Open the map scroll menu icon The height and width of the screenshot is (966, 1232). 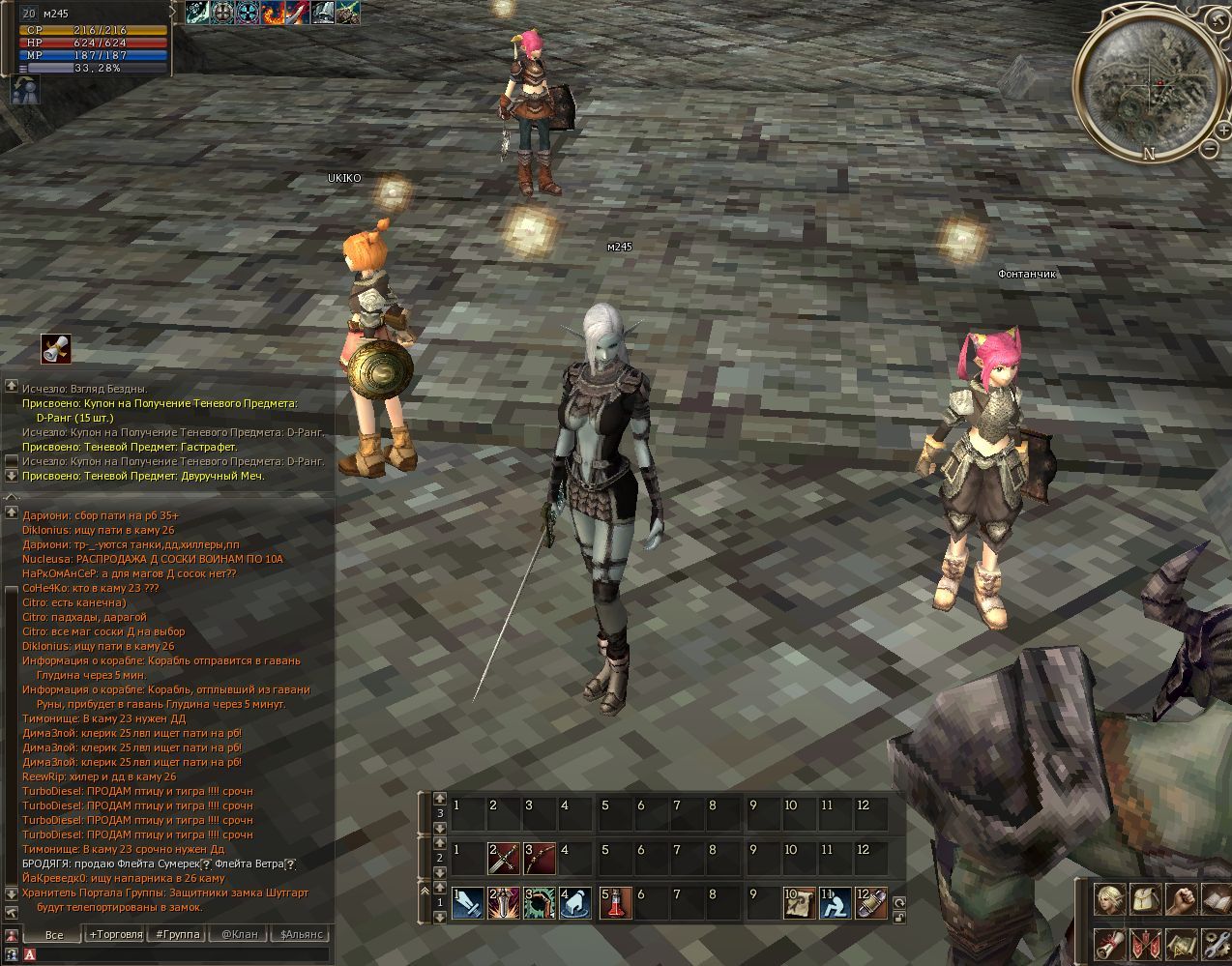(1181, 943)
